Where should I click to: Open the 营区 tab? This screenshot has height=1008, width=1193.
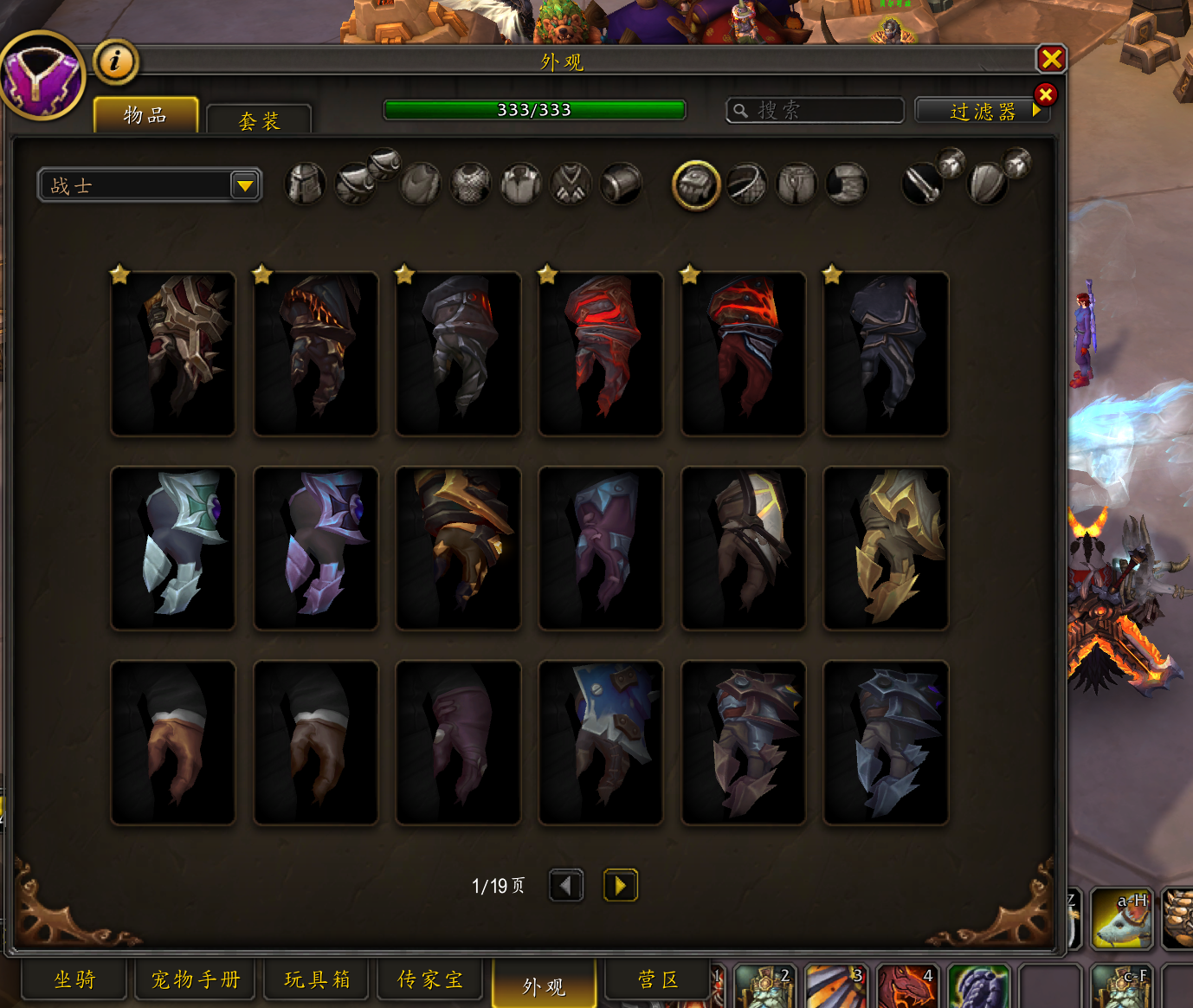(657, 979)
